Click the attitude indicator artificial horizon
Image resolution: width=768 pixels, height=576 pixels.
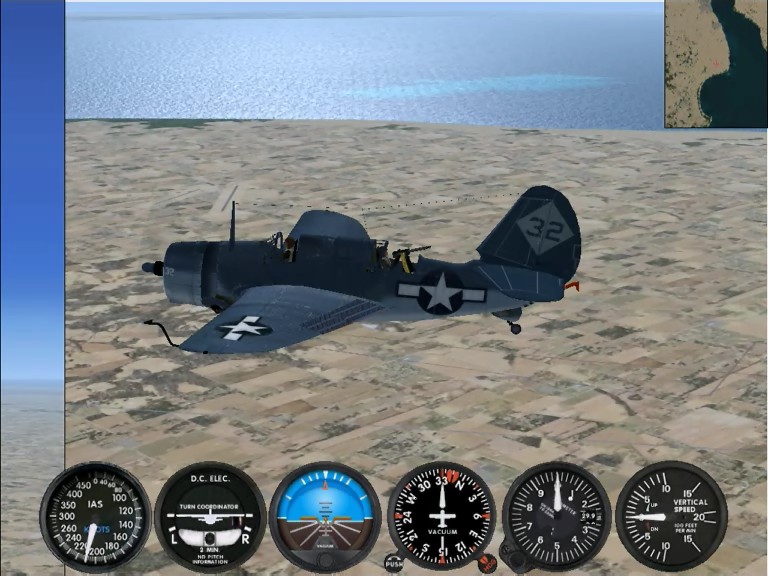(325, 515)
